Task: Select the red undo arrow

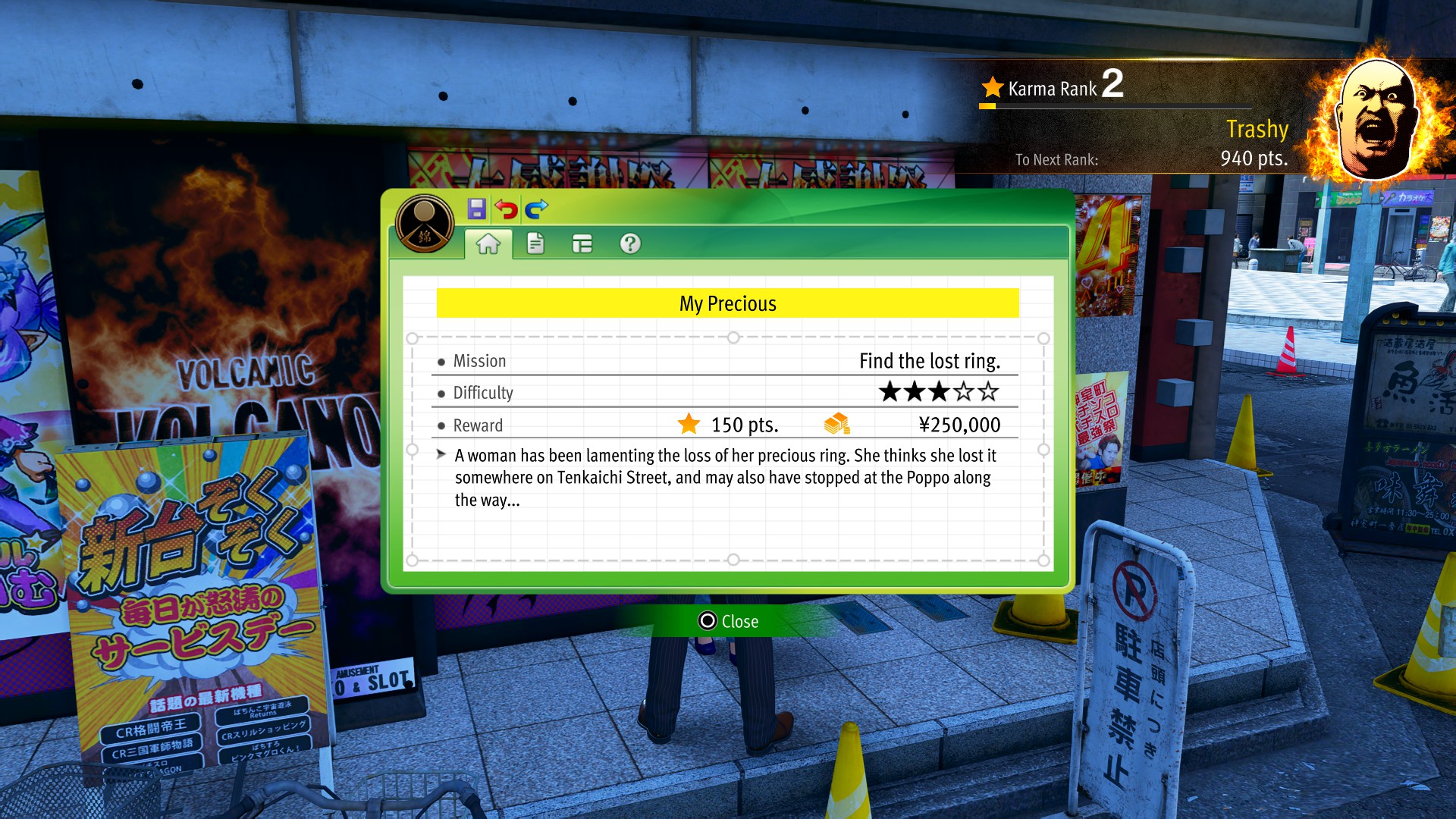Action: coord(506,209)
